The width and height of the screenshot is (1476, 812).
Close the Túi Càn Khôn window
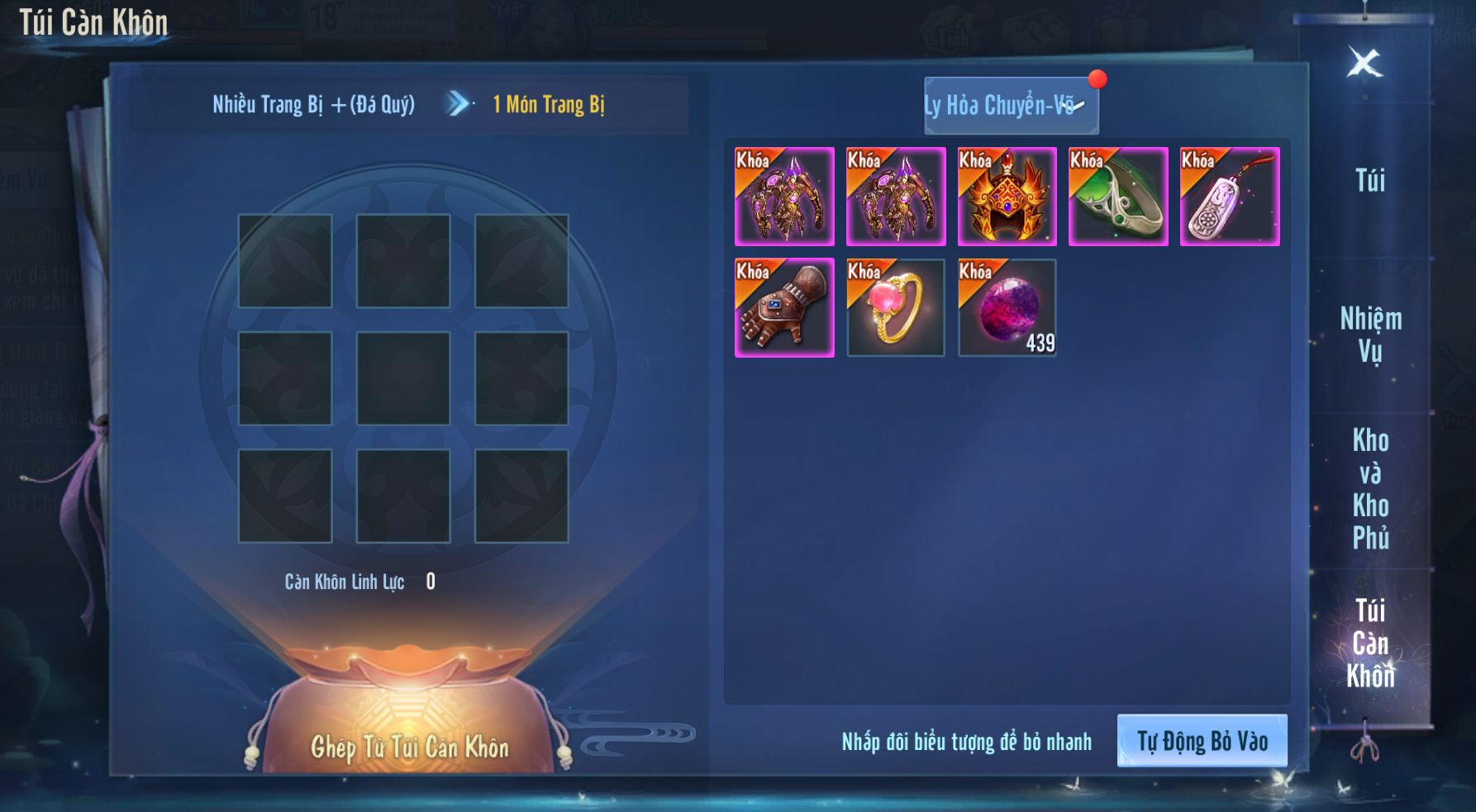click(1364, 63)
